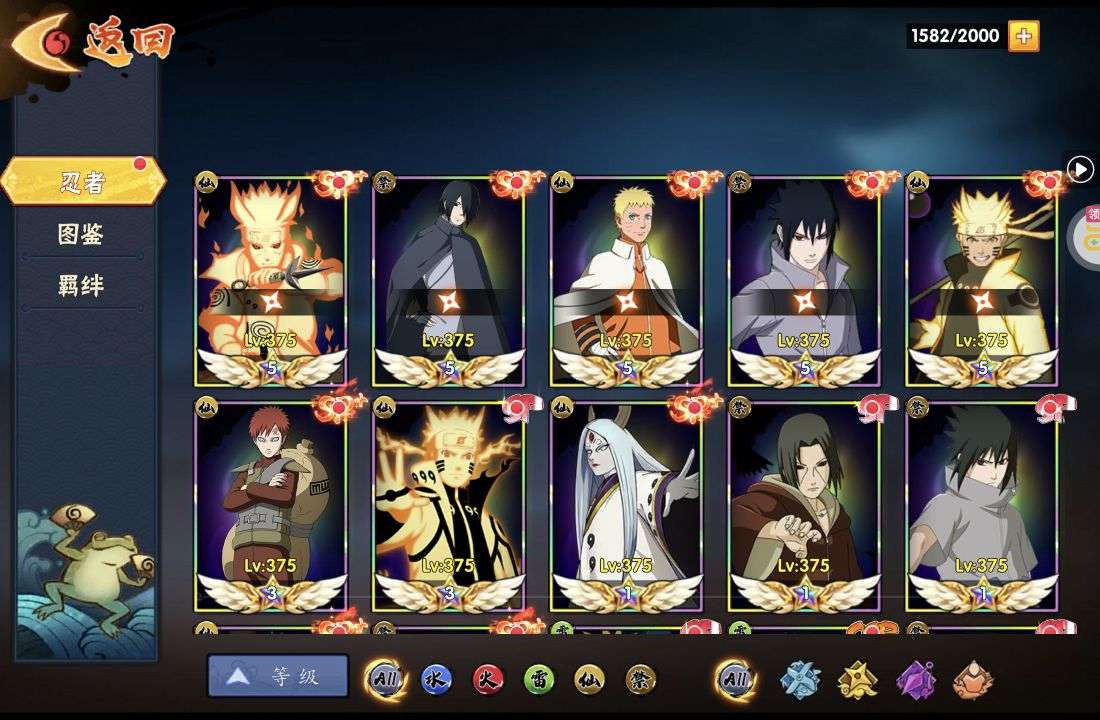1100x720 pixels.
Task: Click the white play arrow at right edge
Action: tap(1080, 169)
